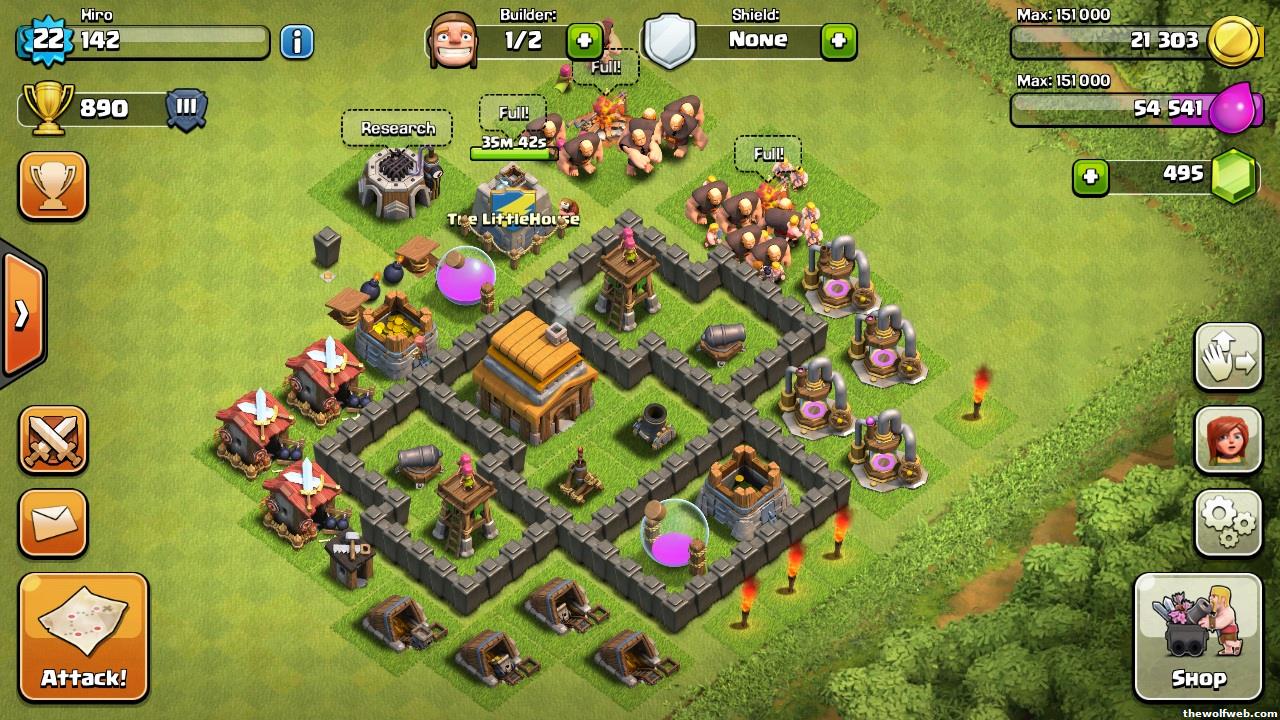The width and height of the screenshot is (1280, 720).
Task: View battle log crossed swords button
Action: (53, 439)
